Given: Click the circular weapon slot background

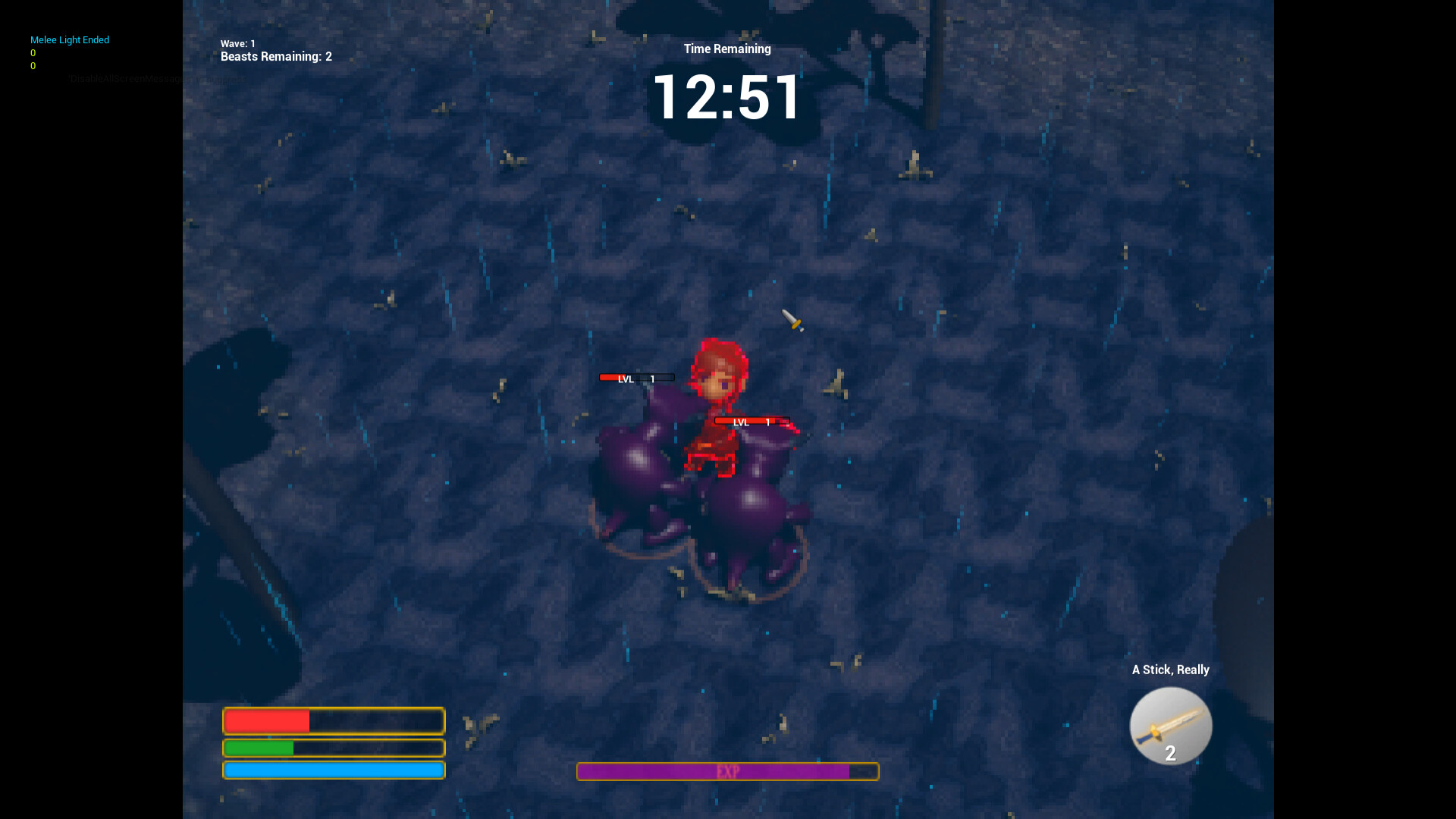Looking at the screenshot, I should click(x=1170, y=726).
